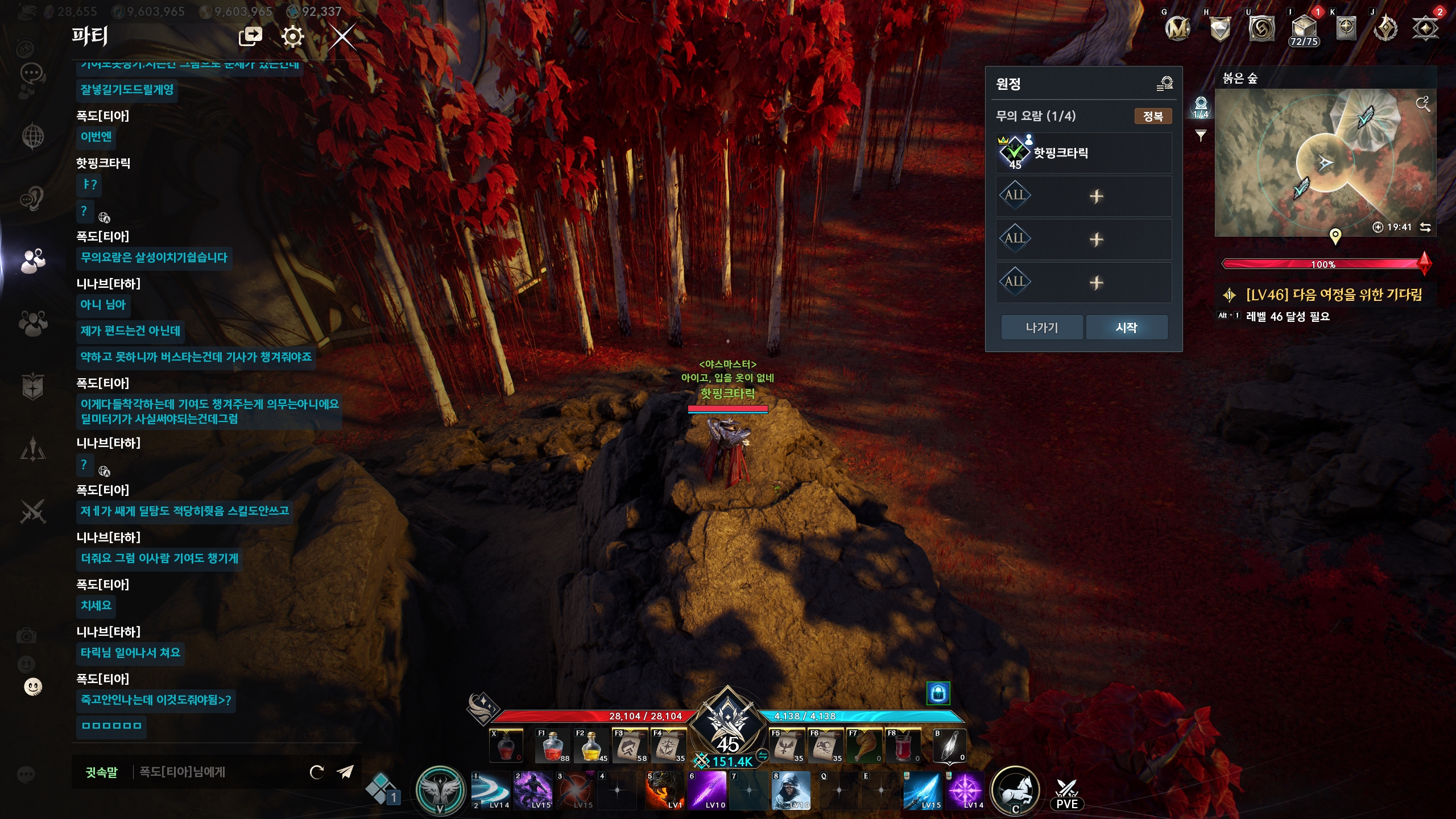Toggle the PVE crossed swords mode
1456x819 pixels.
tap(1066, 795)
